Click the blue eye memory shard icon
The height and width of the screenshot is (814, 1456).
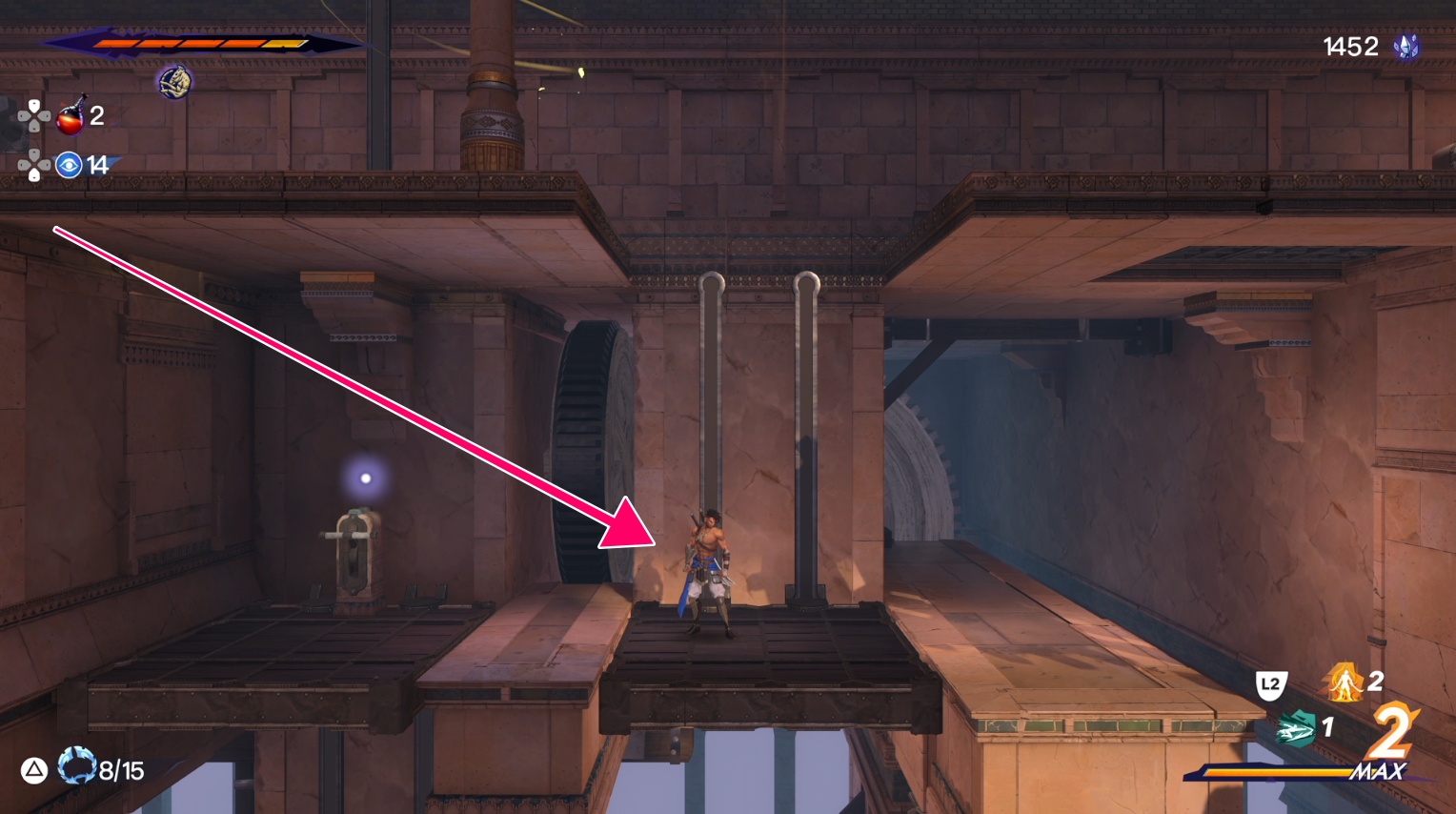pyautogui.click(x=69, y=165)
